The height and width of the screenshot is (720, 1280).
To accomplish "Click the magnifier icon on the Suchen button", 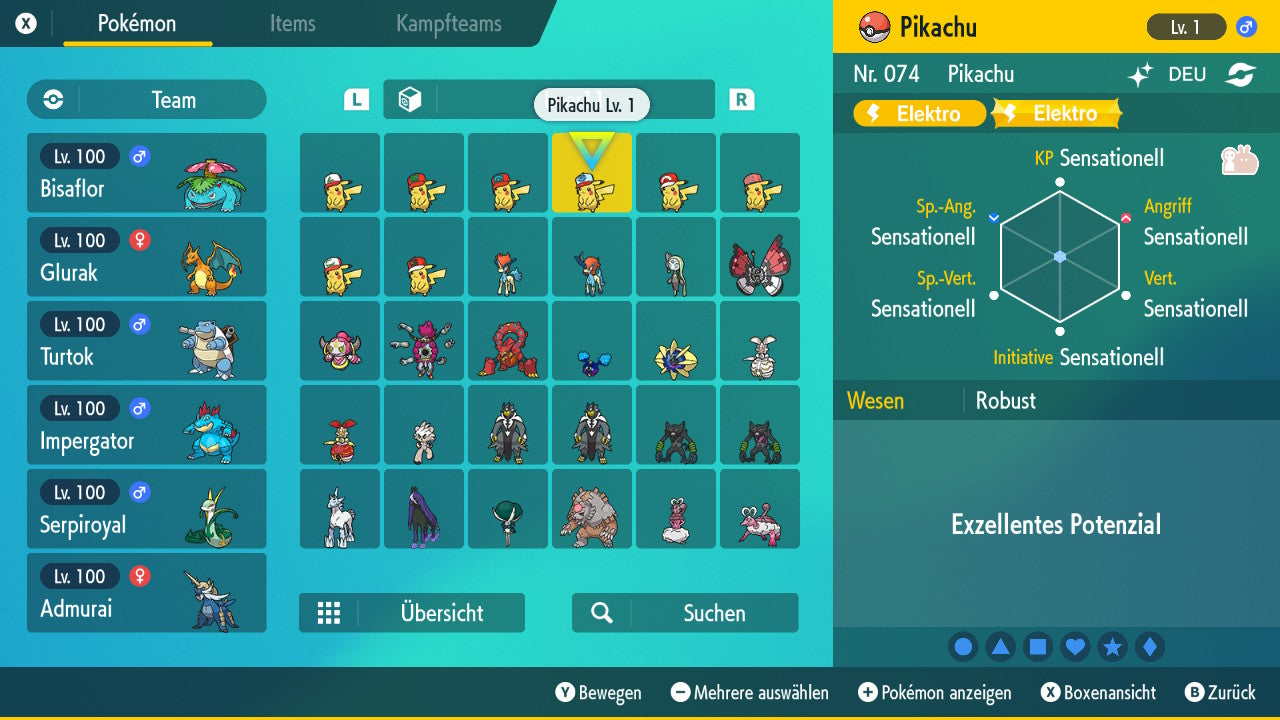I will (x=601, y=613).
